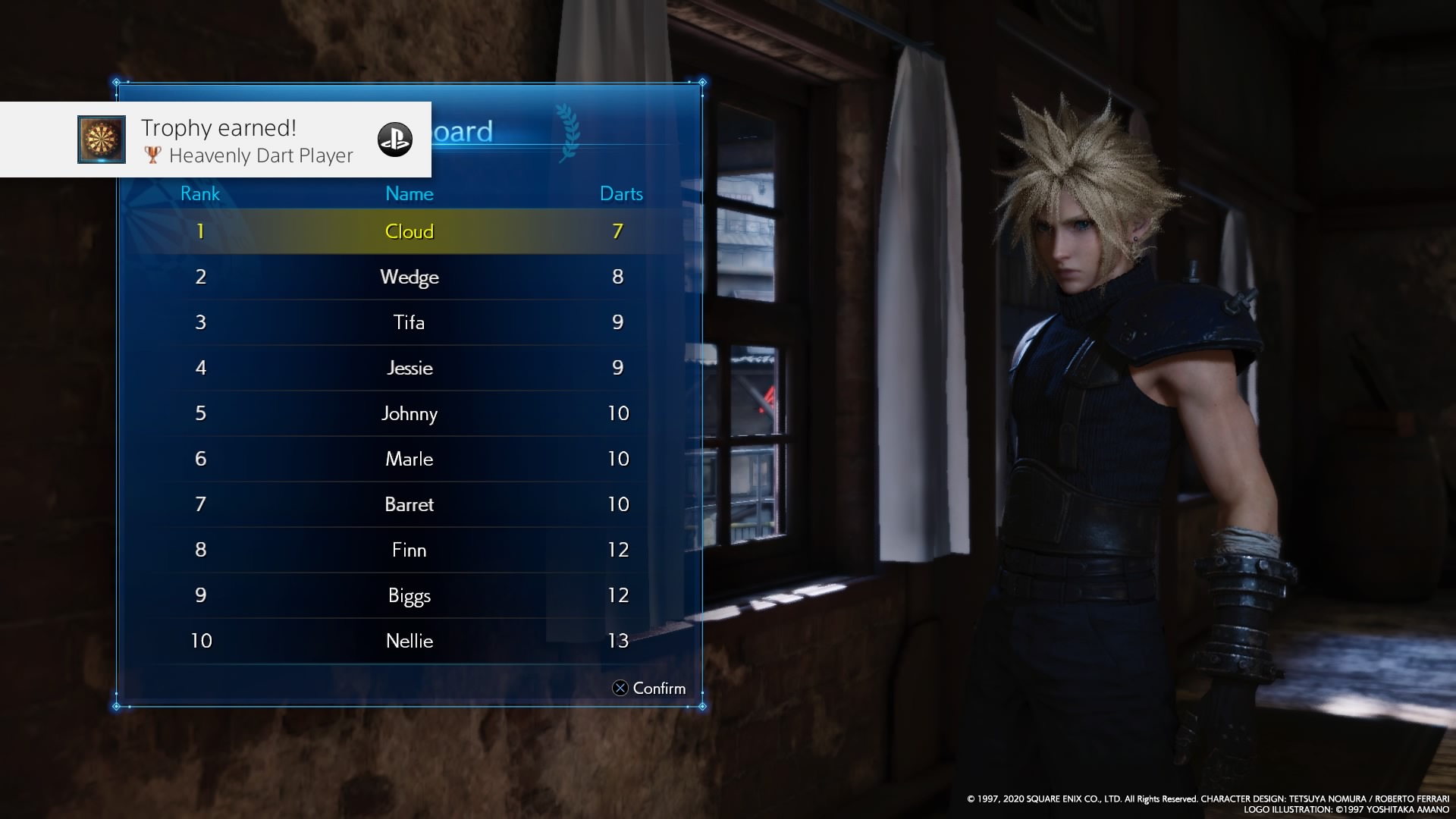Choose Nellie's tenth-place row
Screen dimensions: 1456x819
point(409,641)
